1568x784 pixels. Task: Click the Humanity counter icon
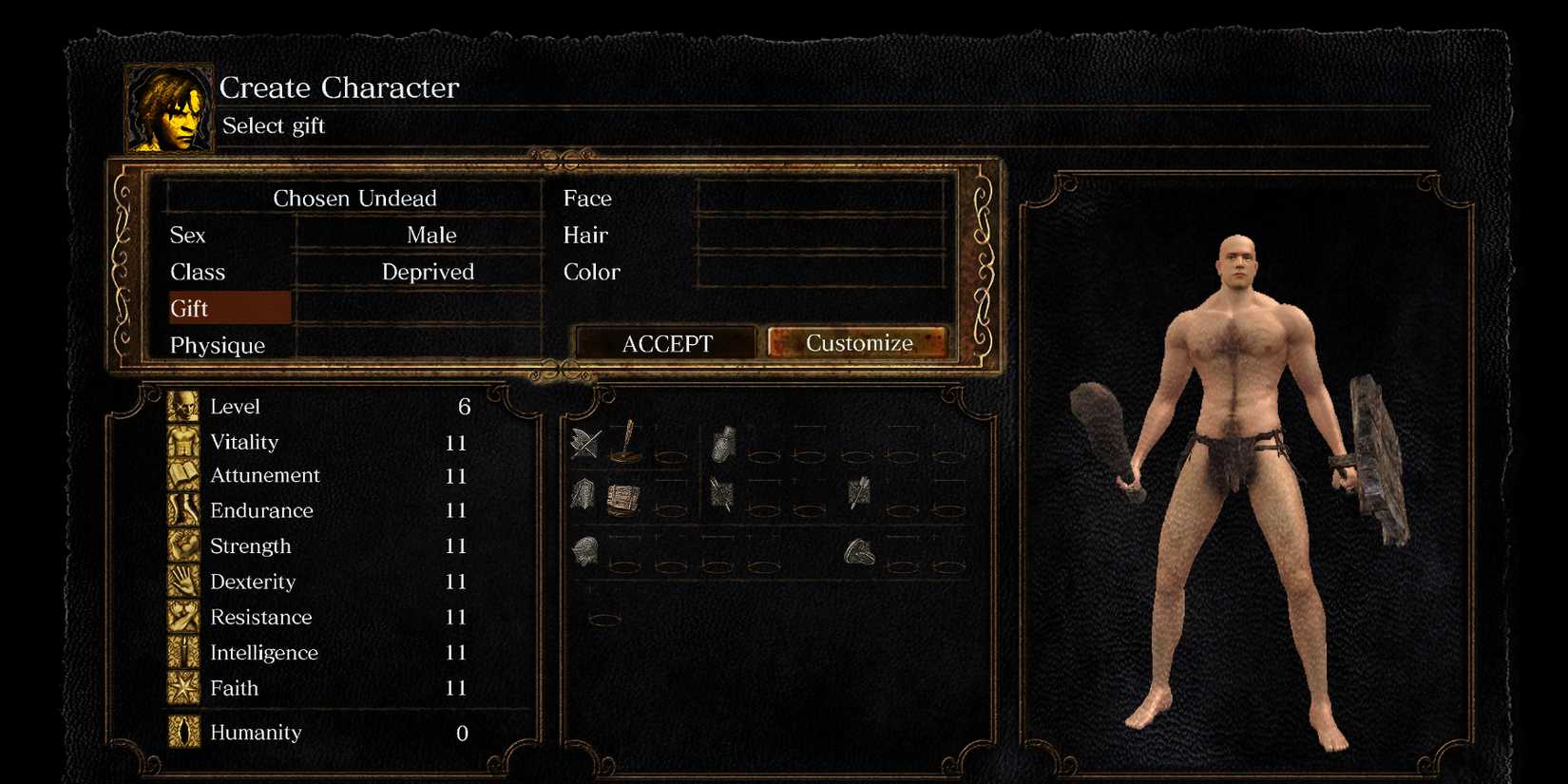[x=182, y=732]
